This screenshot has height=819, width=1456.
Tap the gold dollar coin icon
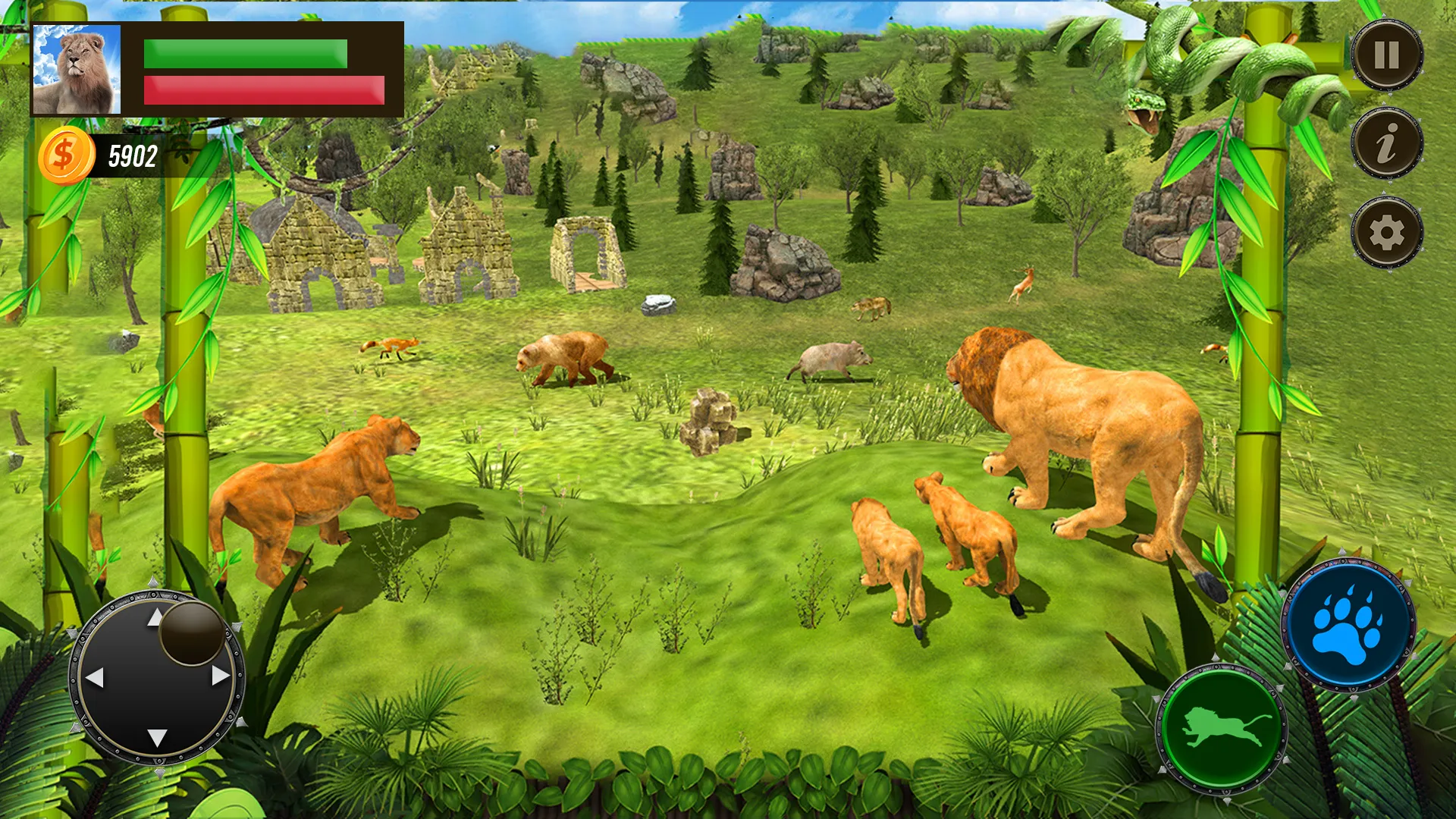click(67, 154)
